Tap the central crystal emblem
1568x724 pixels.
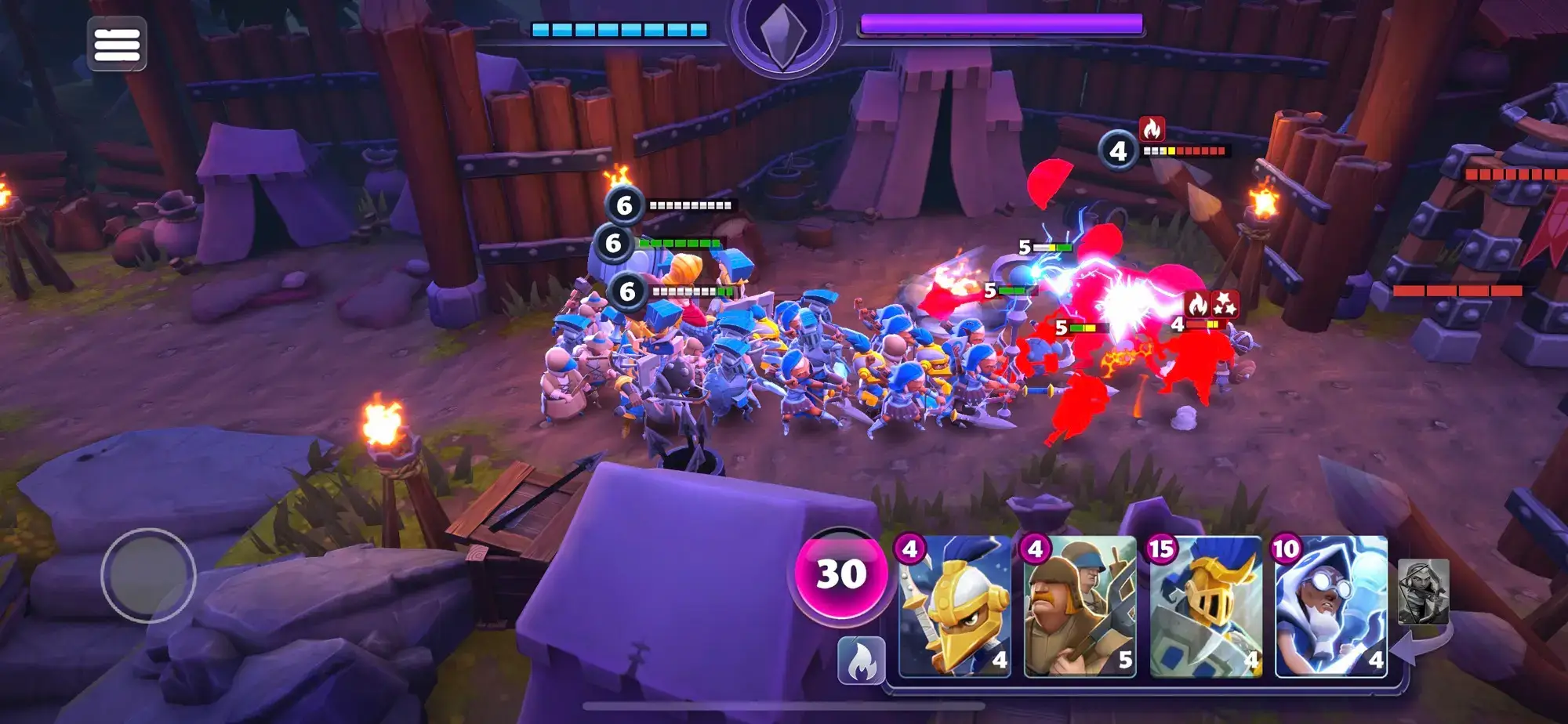click(782, 35)
